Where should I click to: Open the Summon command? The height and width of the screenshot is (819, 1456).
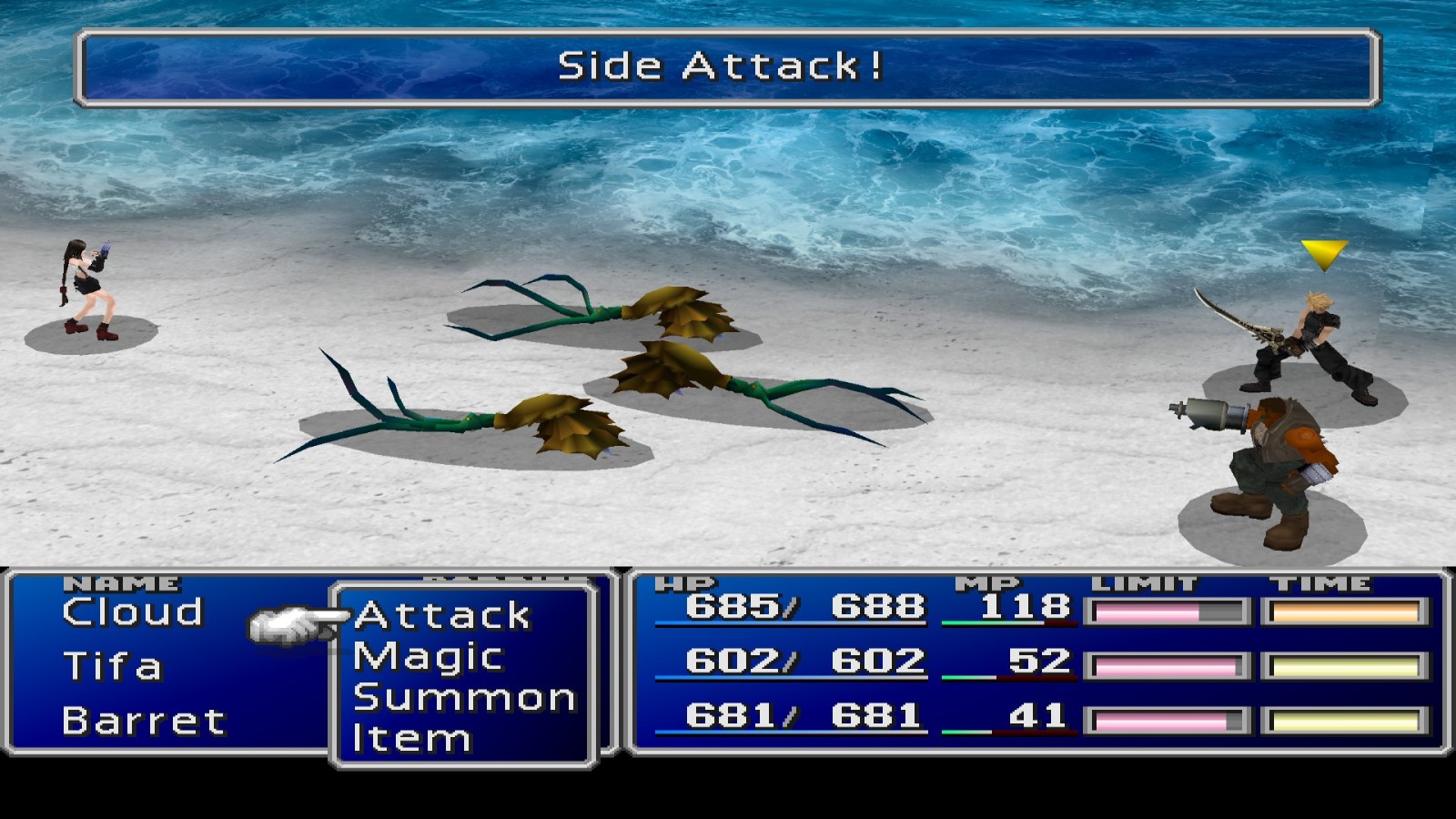coord(464,698)
